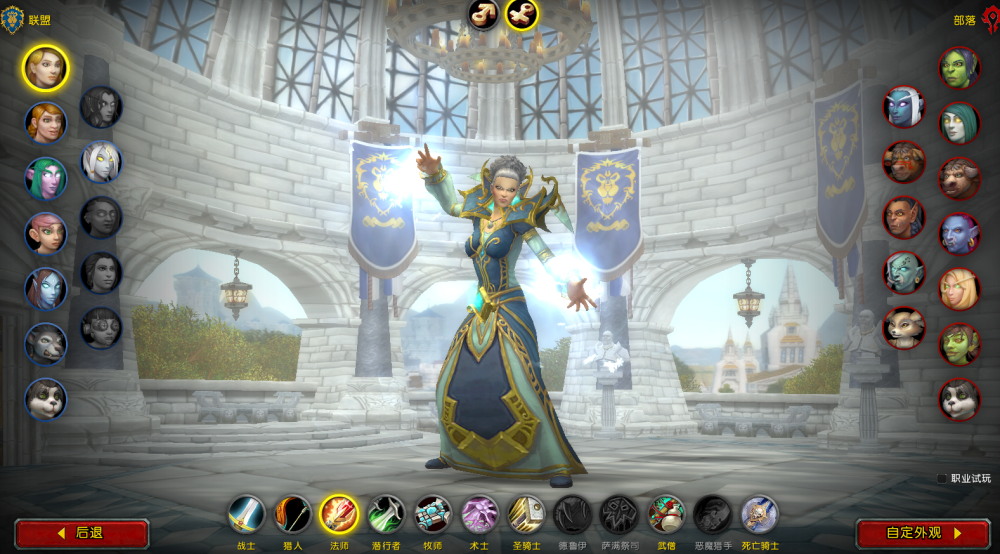This screenshot has height=554, width=1000.
Task: Choose the 武僧 monk class icon
Action: tap(666, 514)
